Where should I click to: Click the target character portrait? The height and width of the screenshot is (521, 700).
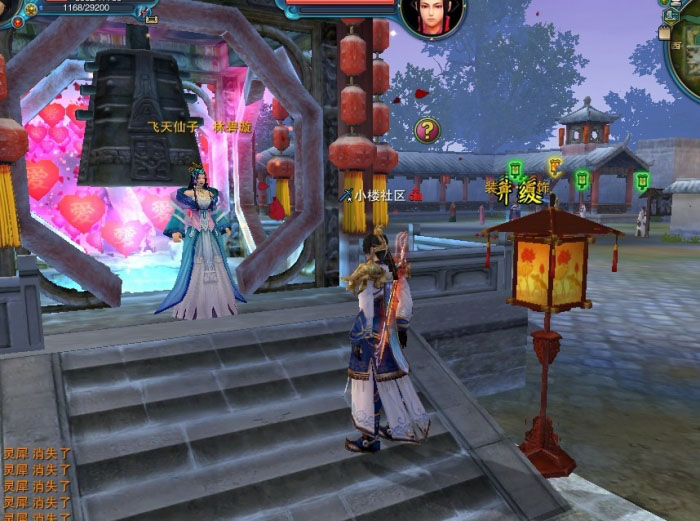(x=432, y=17)
